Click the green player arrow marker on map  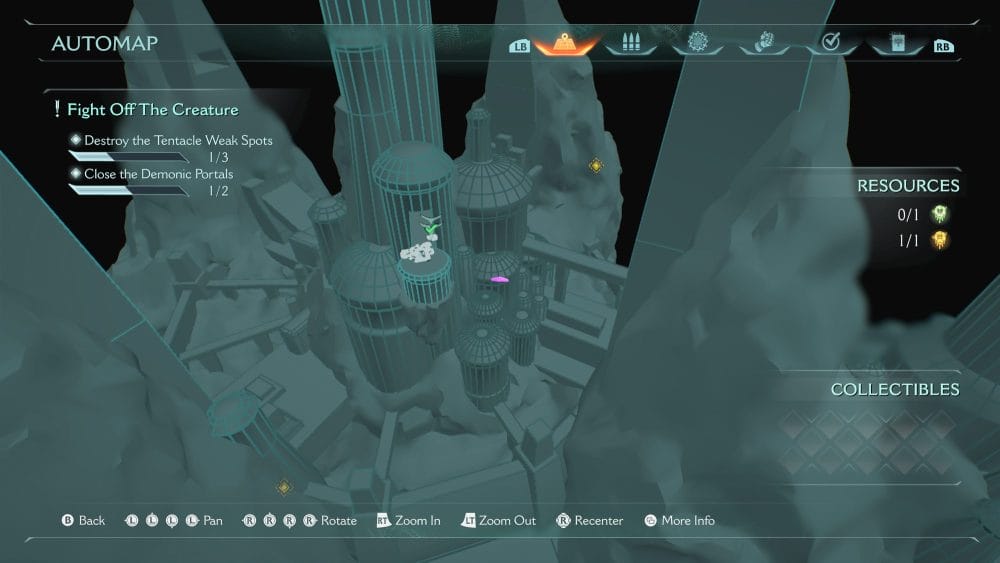tap(431, 228)
